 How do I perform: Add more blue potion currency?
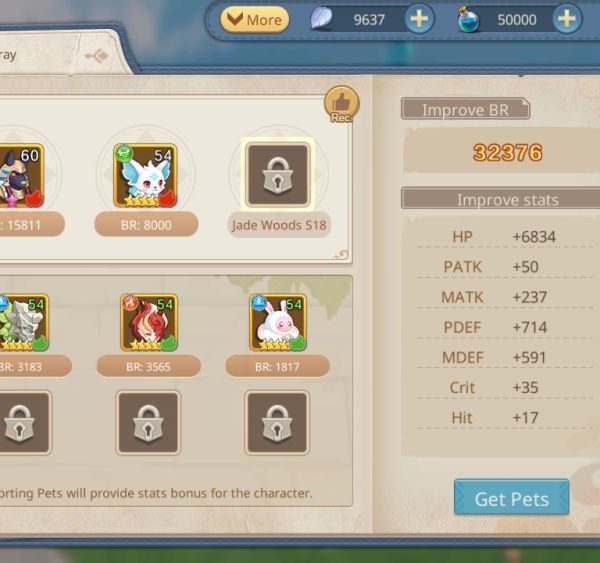coord(567,19)
